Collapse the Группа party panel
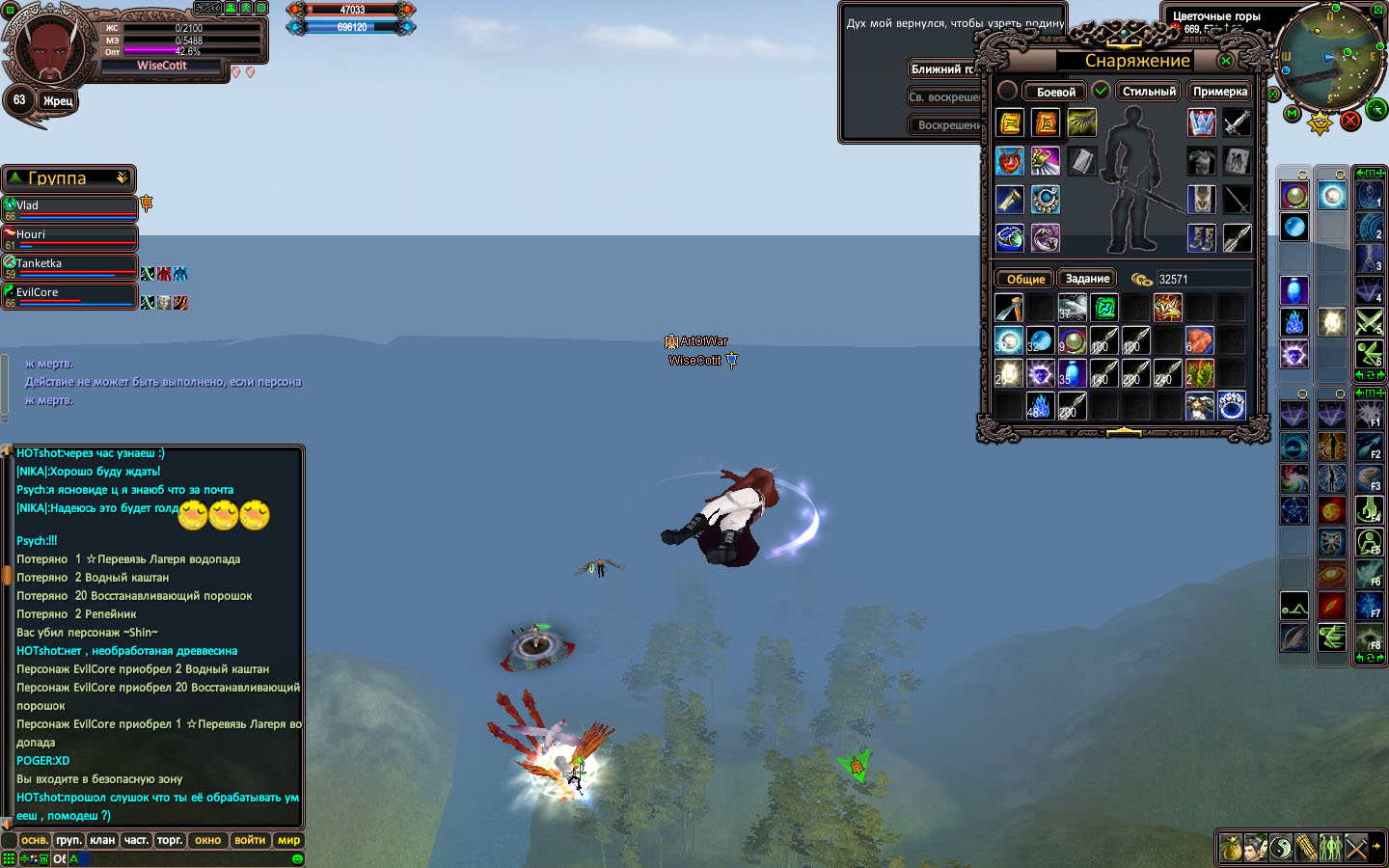1389x868 pixels. pos(122,178)
